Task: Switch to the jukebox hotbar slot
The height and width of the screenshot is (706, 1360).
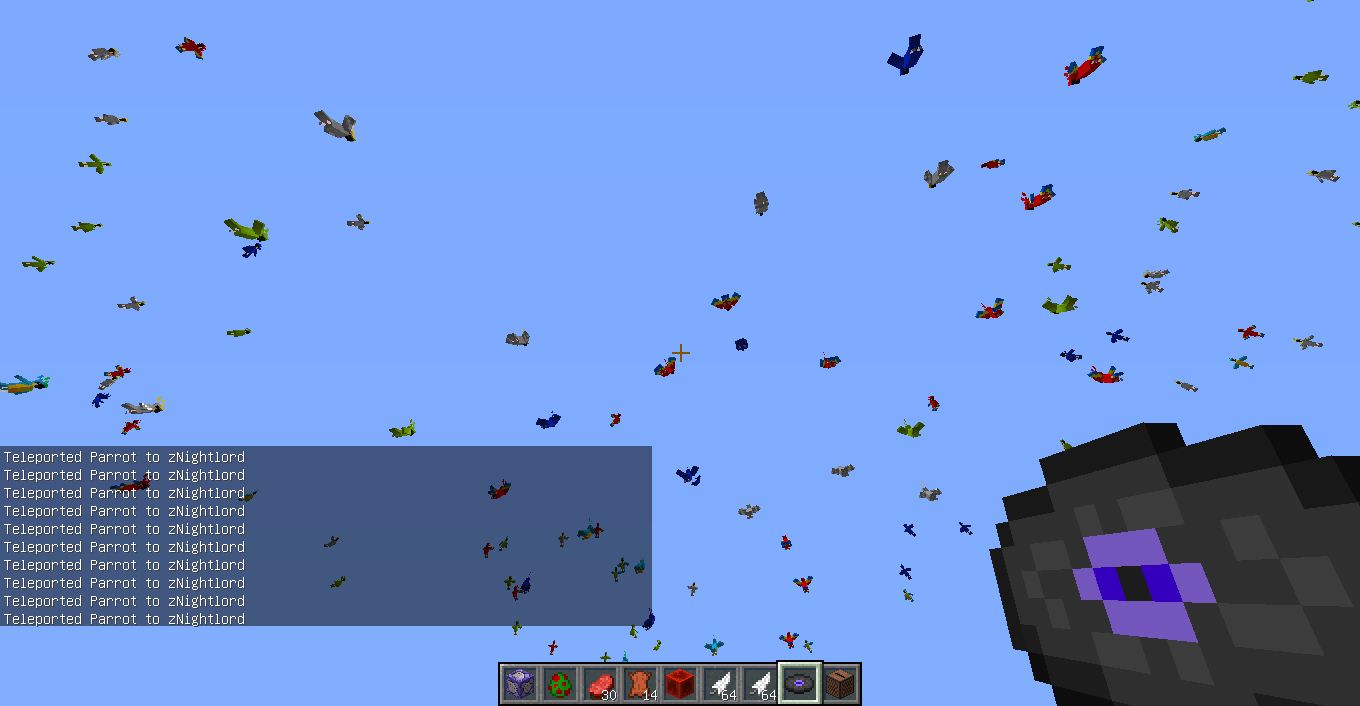Action: 840,684
